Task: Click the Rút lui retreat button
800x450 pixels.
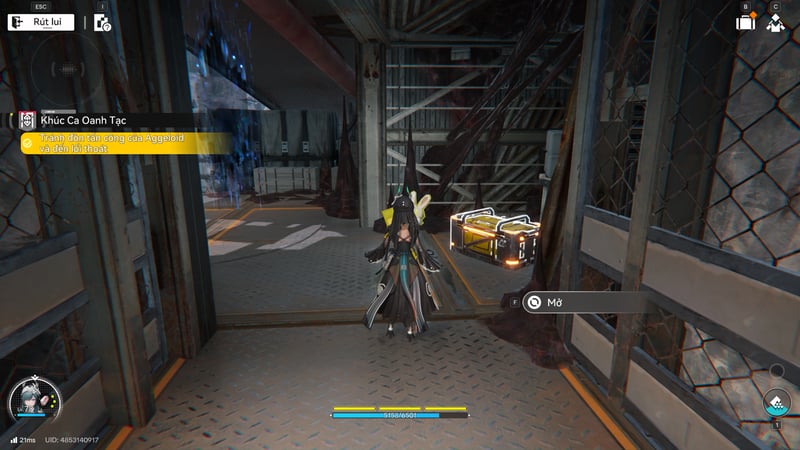Action: click(x=42, y=22)
